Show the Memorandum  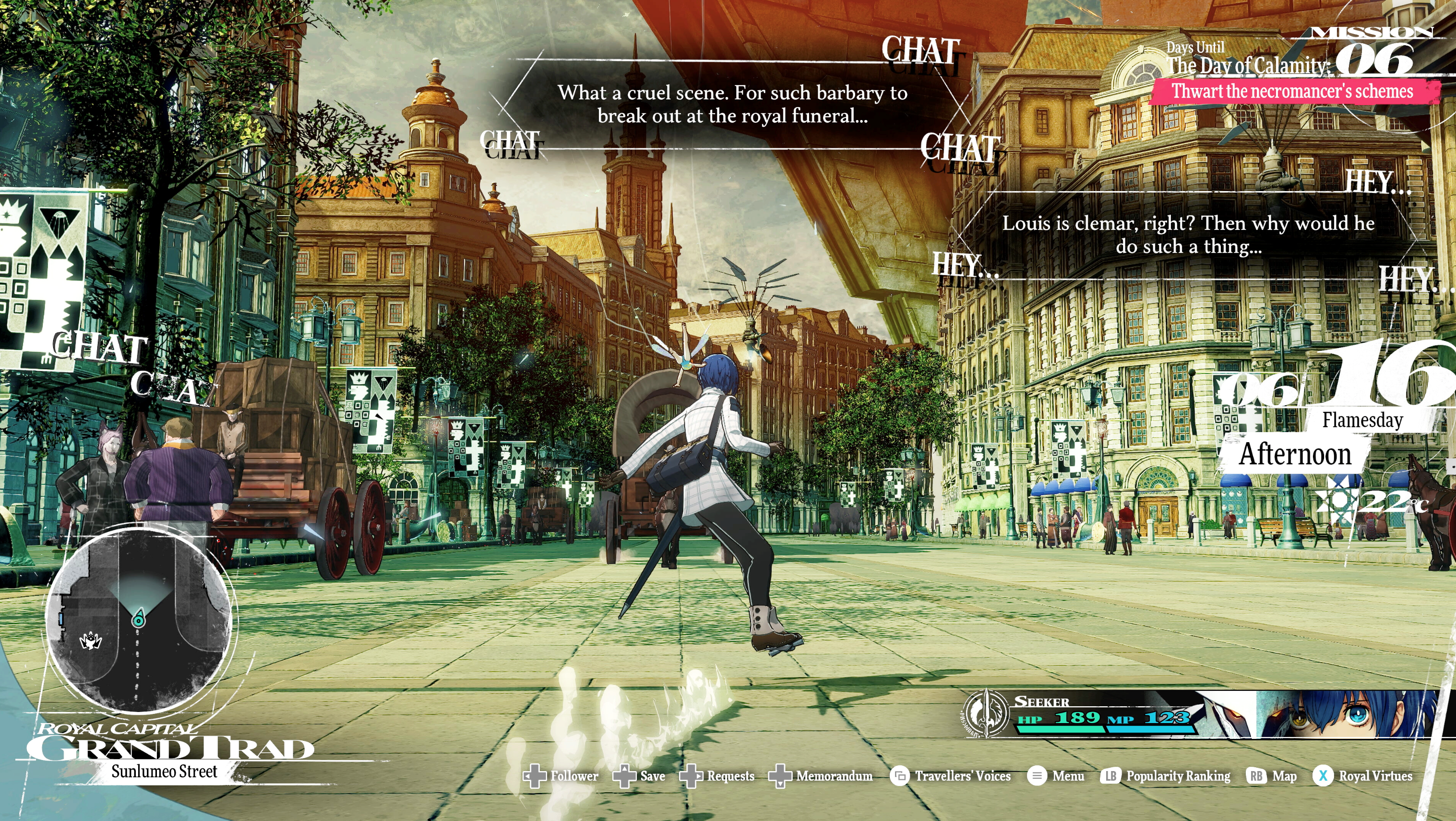(821, 776)
